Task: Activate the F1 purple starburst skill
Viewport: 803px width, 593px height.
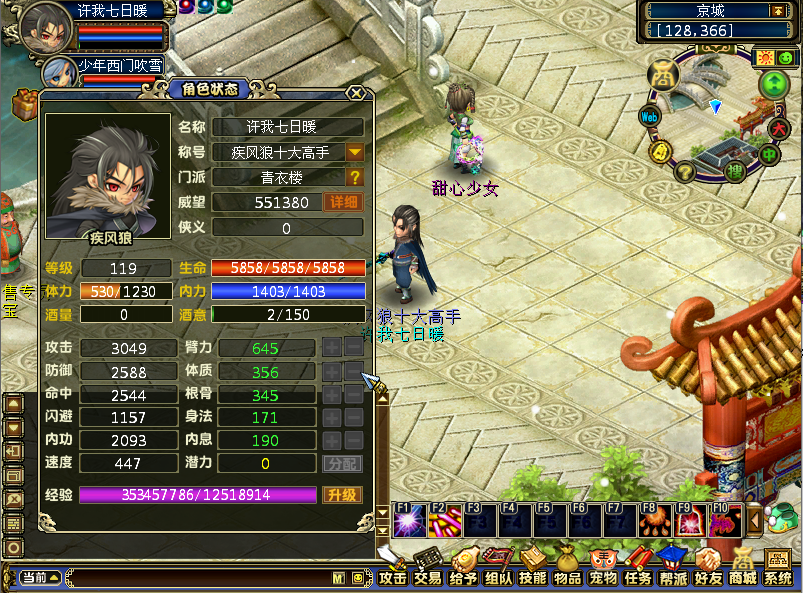Action: 407,521
